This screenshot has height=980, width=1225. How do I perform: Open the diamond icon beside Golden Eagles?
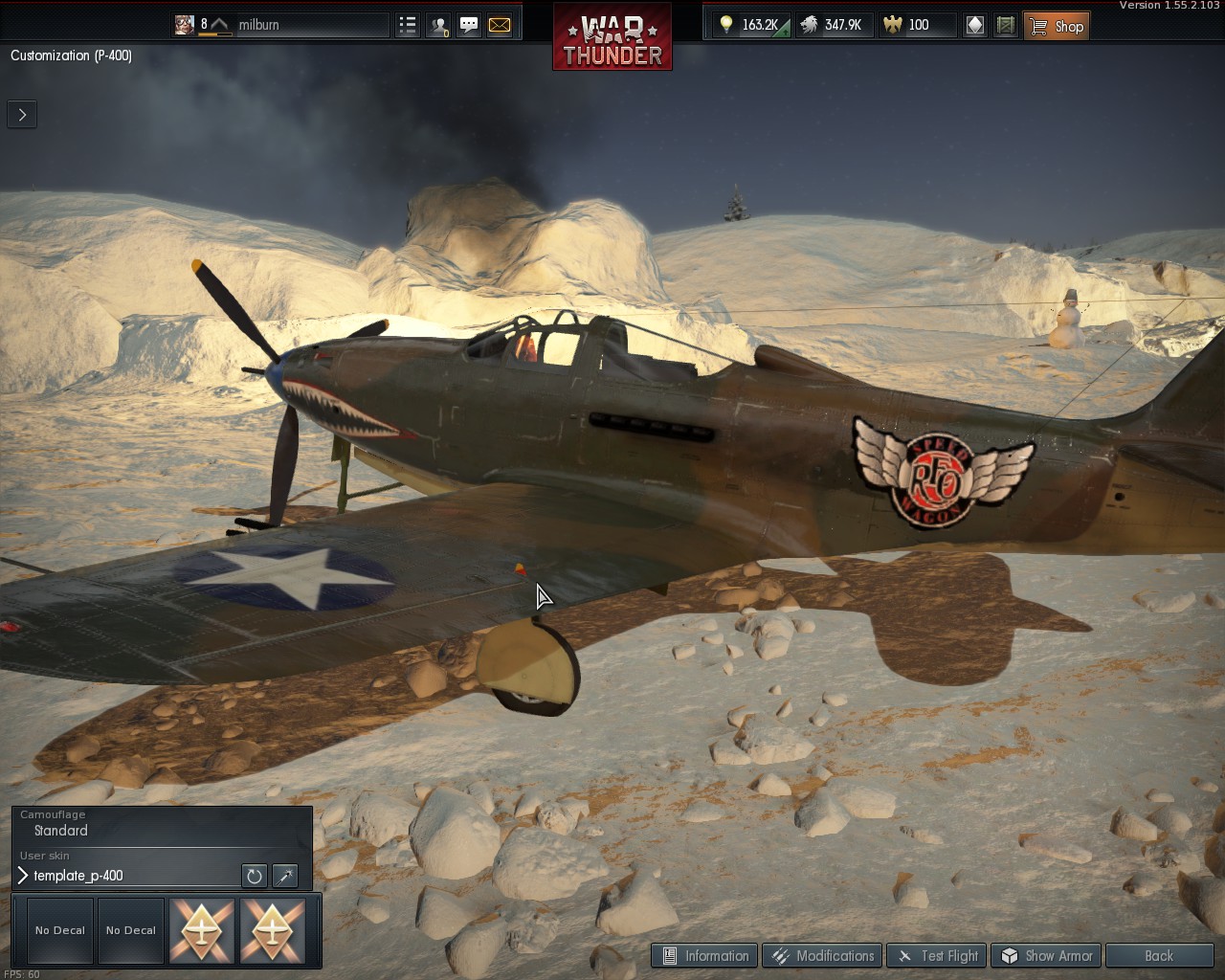click(974, 26)
